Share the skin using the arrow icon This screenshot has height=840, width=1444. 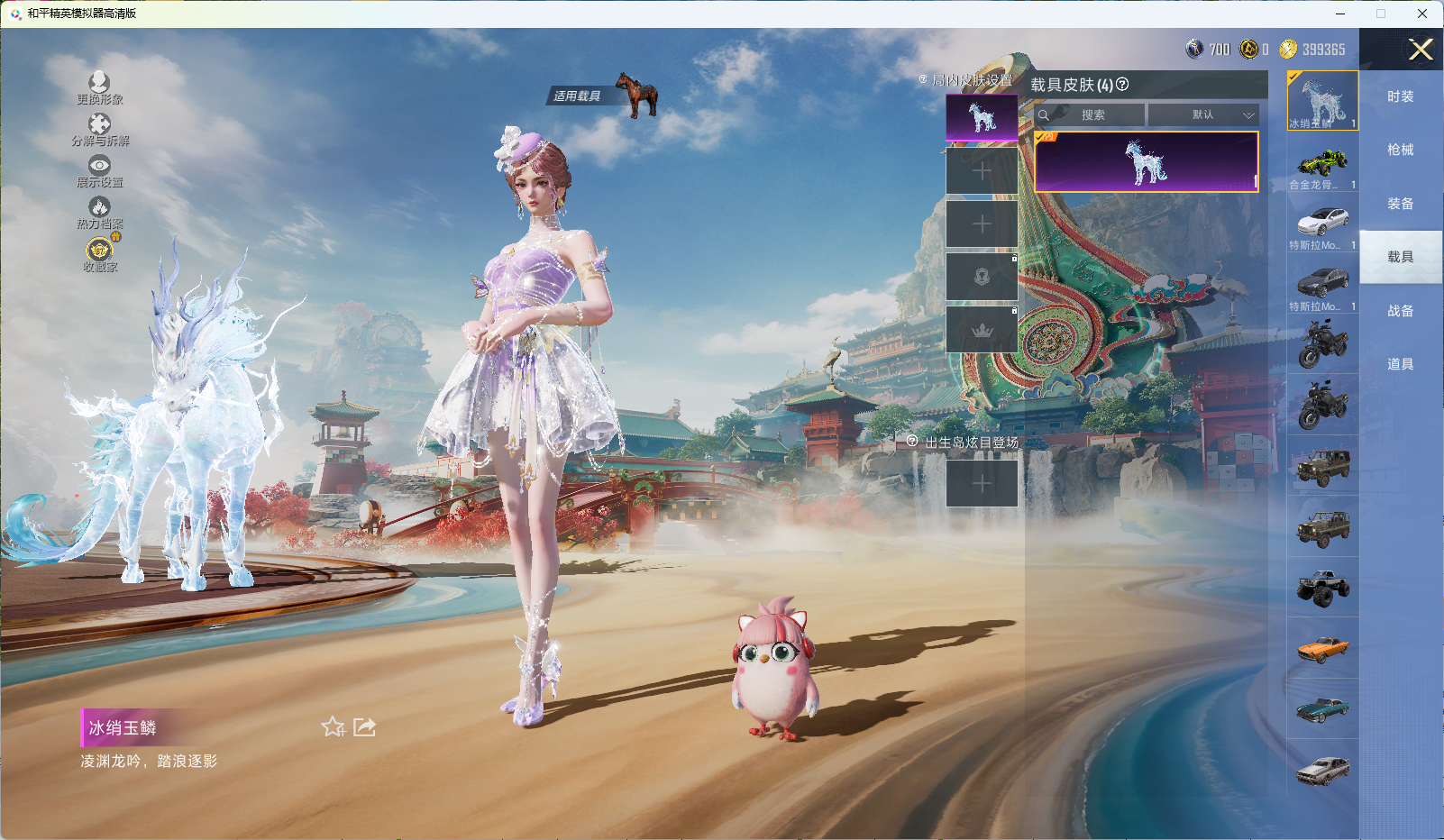(364, 726)
